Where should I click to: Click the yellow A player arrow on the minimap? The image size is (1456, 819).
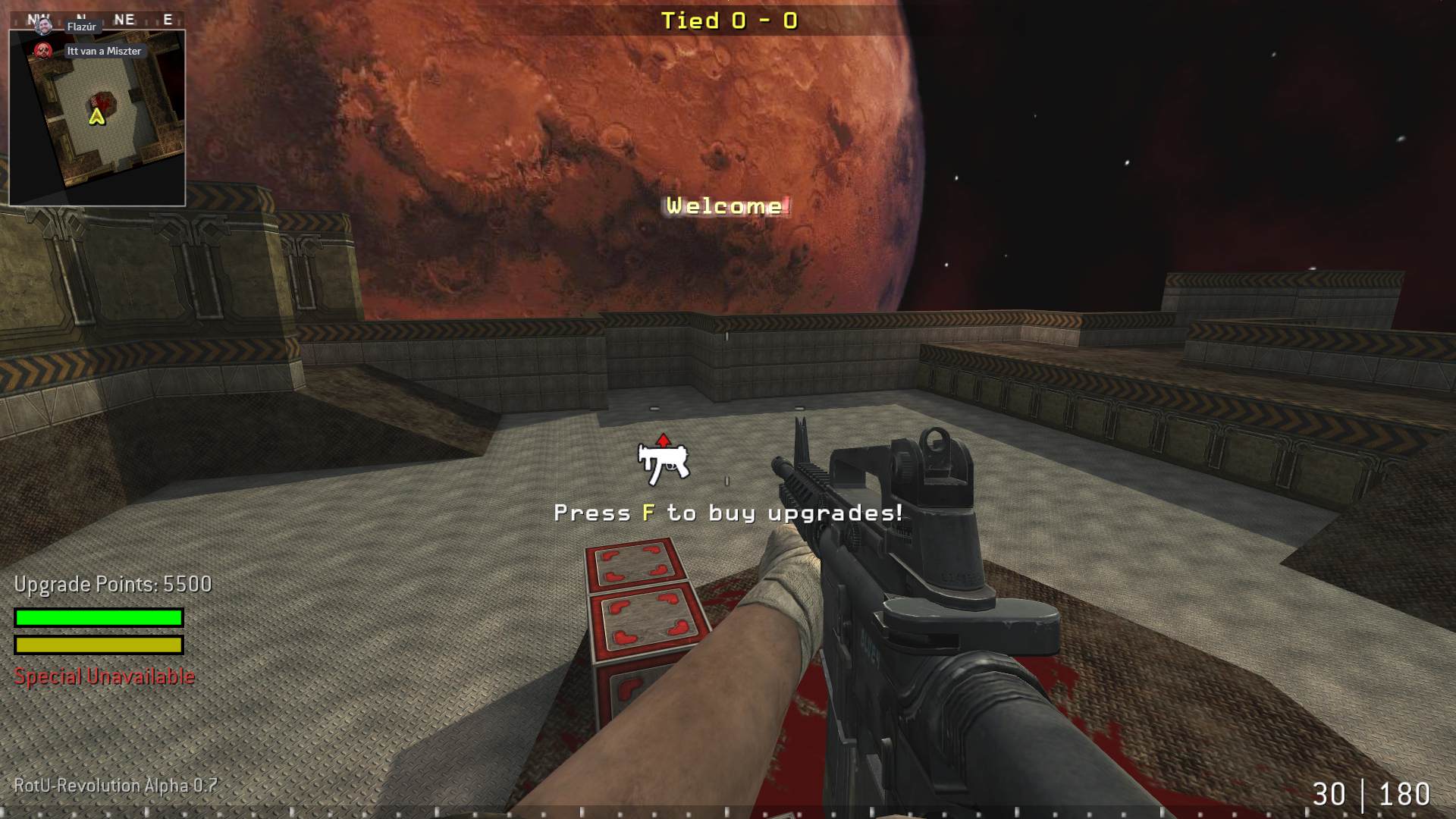point(96,118)
